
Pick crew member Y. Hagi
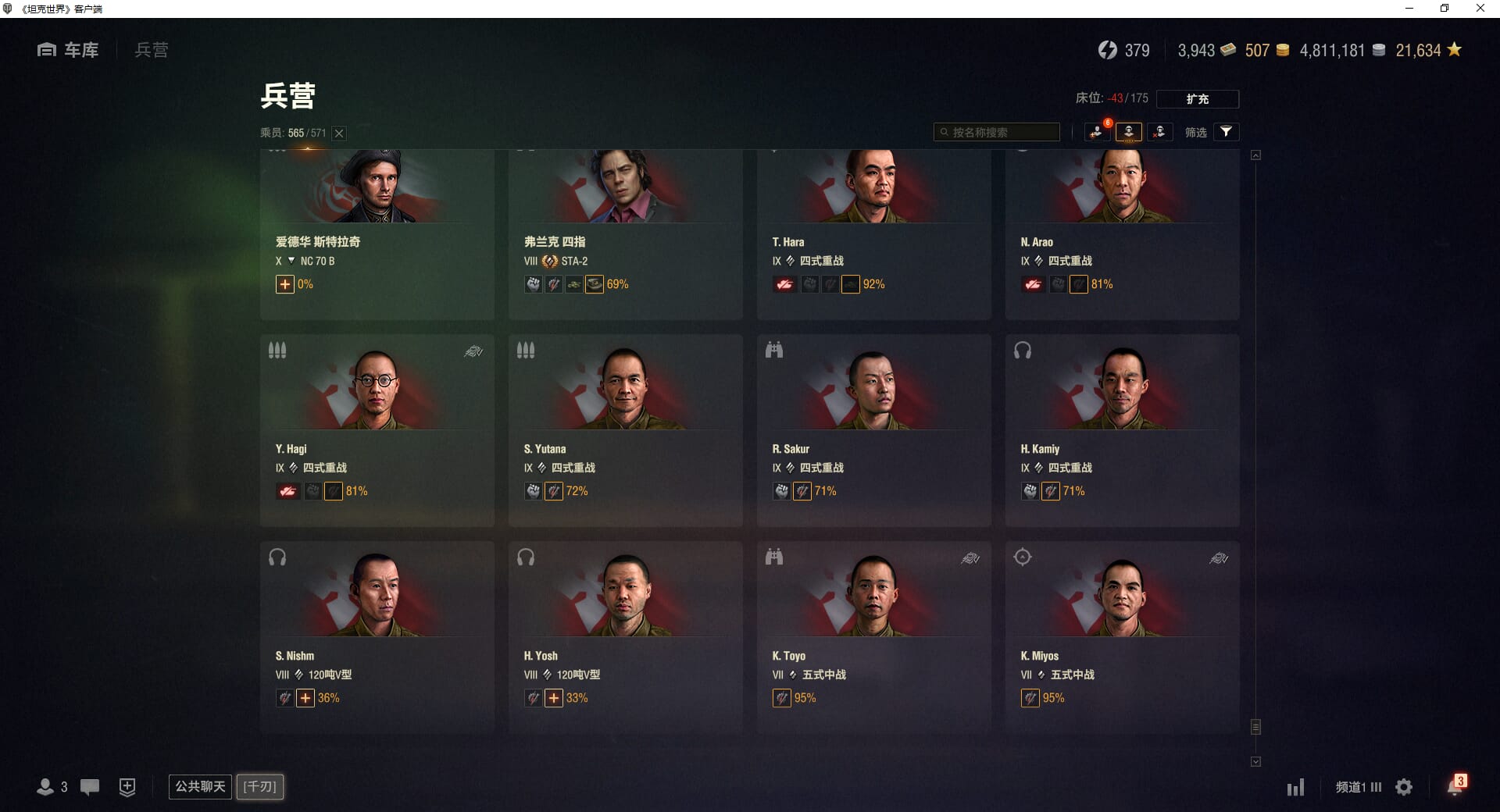pos(377,429)
